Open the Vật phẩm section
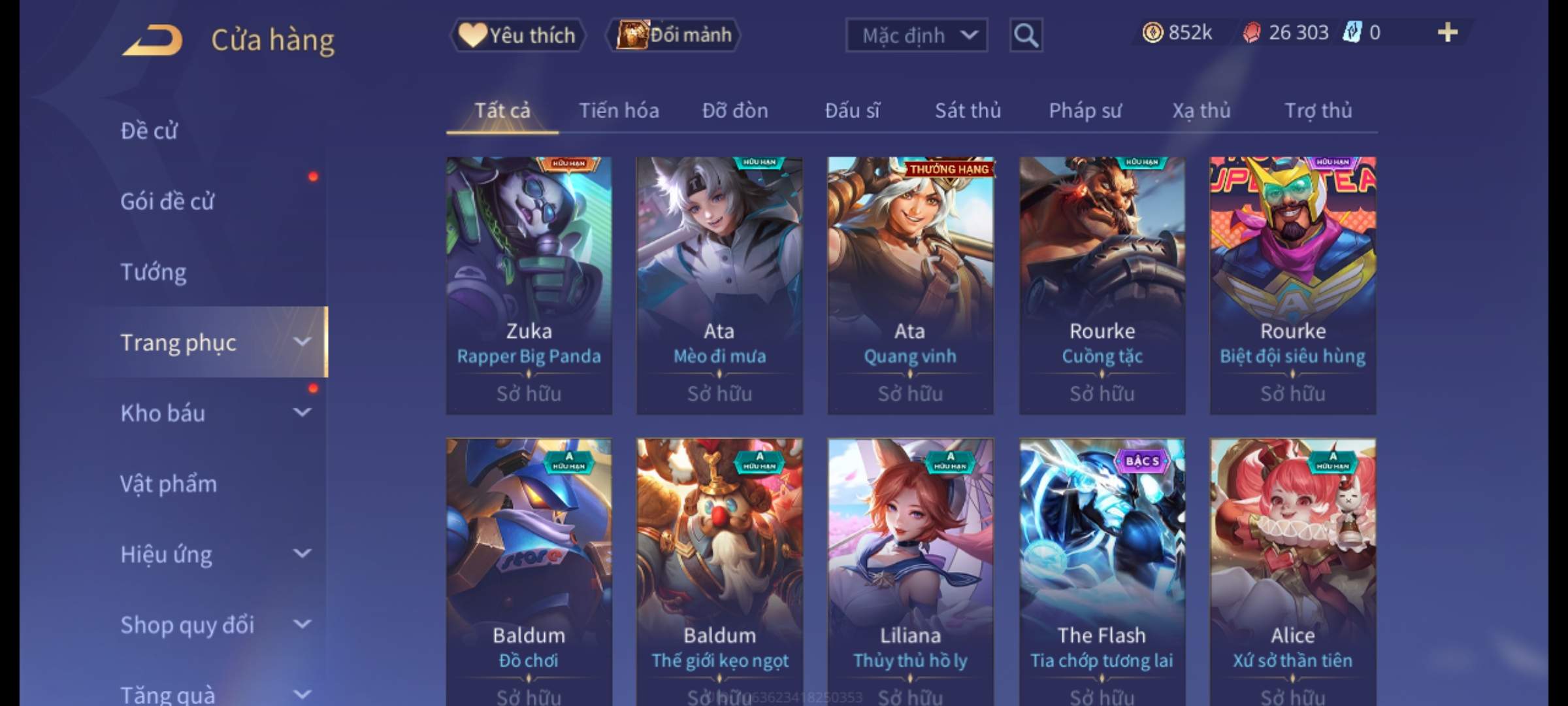This screenshot has width=1568, height=706. [169, 484]
